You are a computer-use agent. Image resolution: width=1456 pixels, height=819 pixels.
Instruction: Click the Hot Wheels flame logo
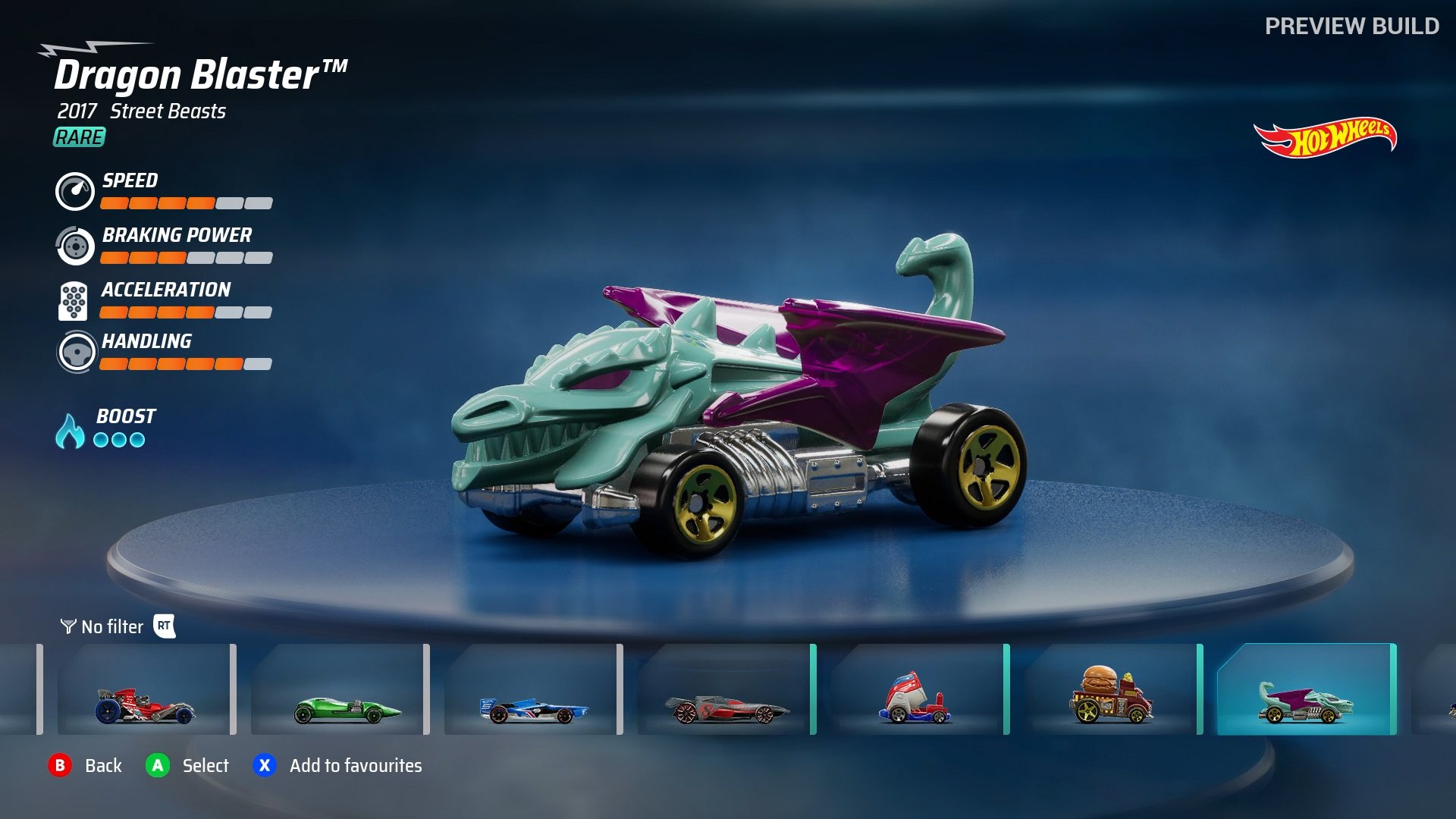coord(1326,137)
